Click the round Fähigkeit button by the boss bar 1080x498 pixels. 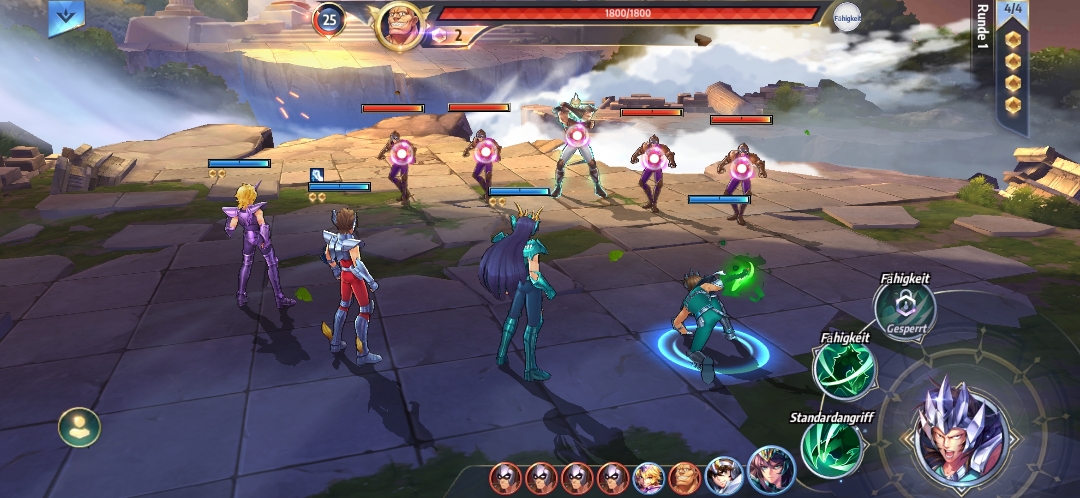point(846,17)
